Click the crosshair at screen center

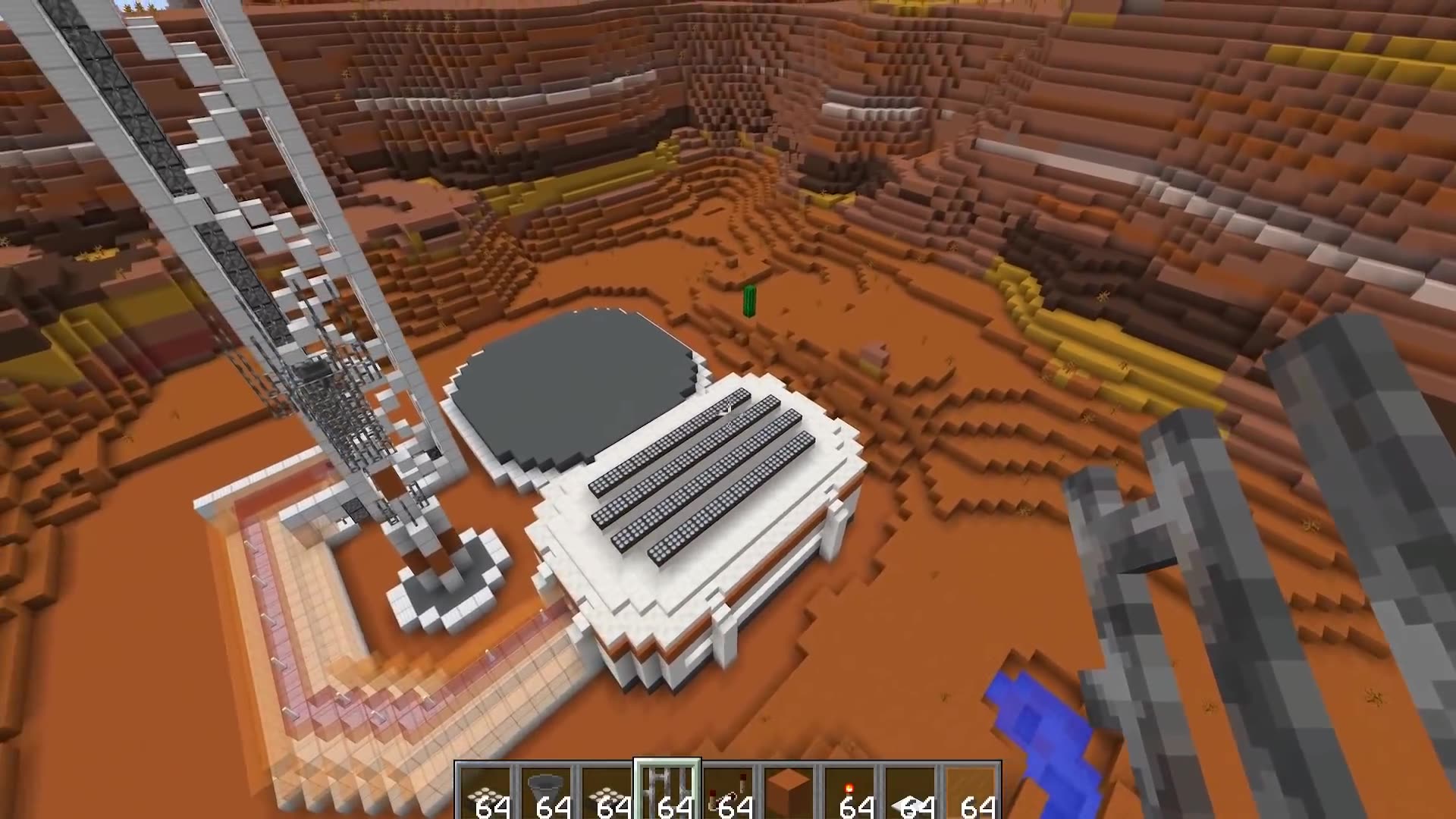click(x=728, y=409)
